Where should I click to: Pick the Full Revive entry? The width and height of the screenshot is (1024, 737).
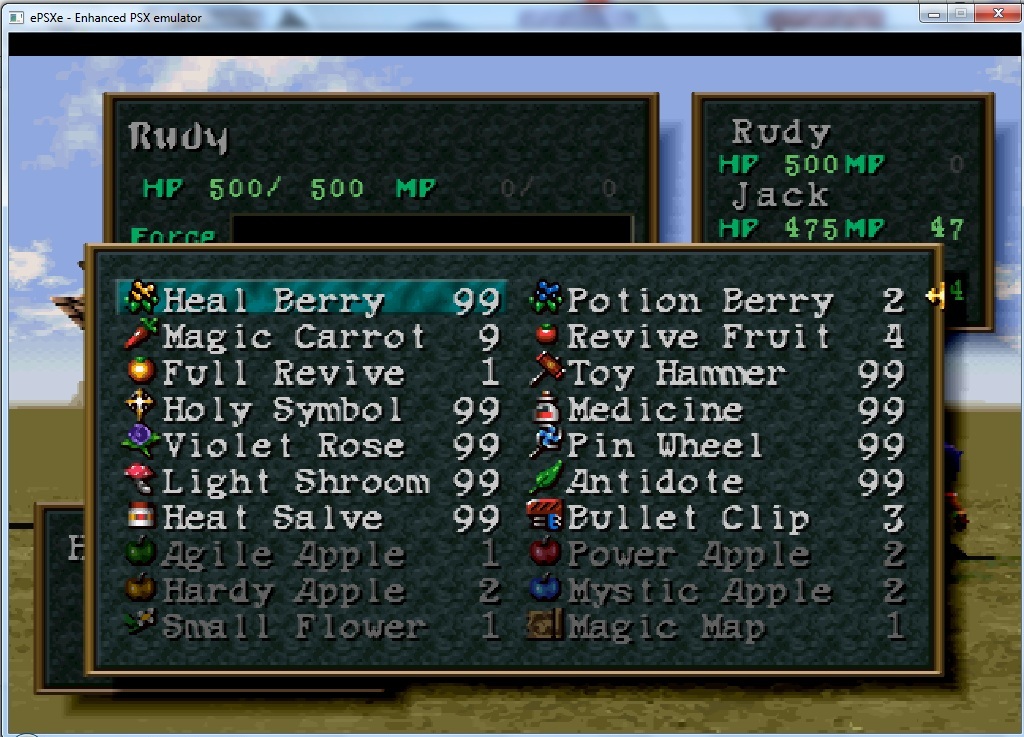[283, 374]
